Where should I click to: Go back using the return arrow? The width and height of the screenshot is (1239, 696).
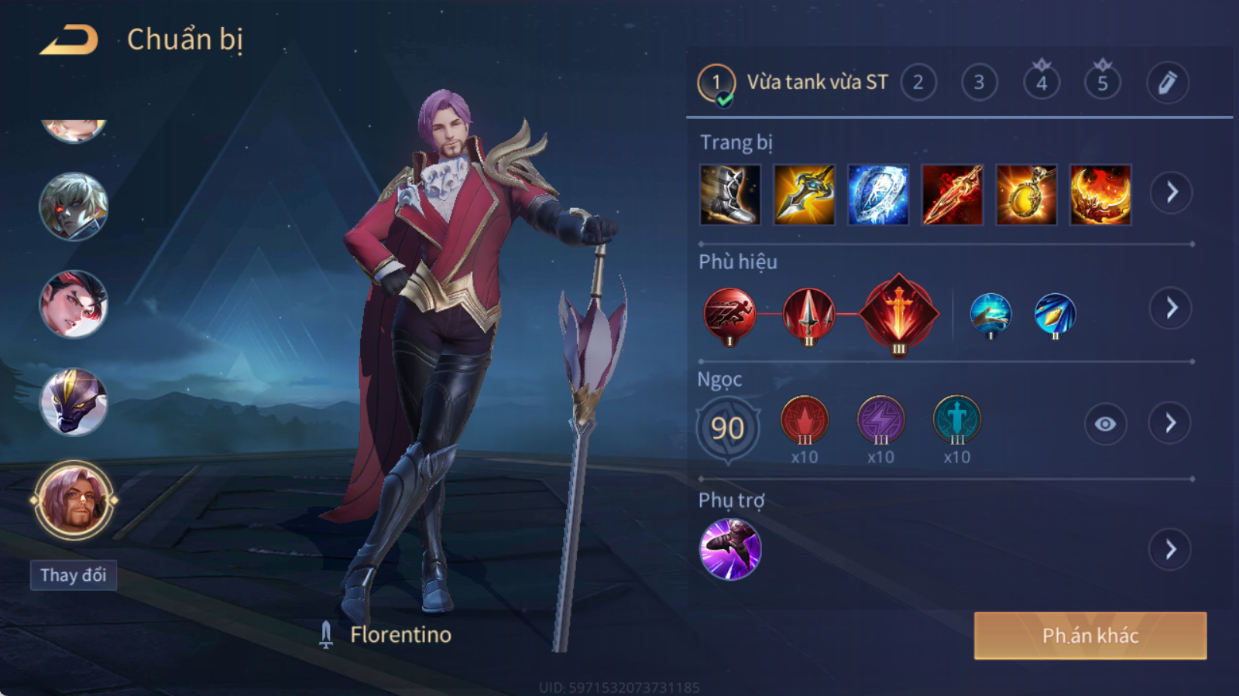[69, 41]
